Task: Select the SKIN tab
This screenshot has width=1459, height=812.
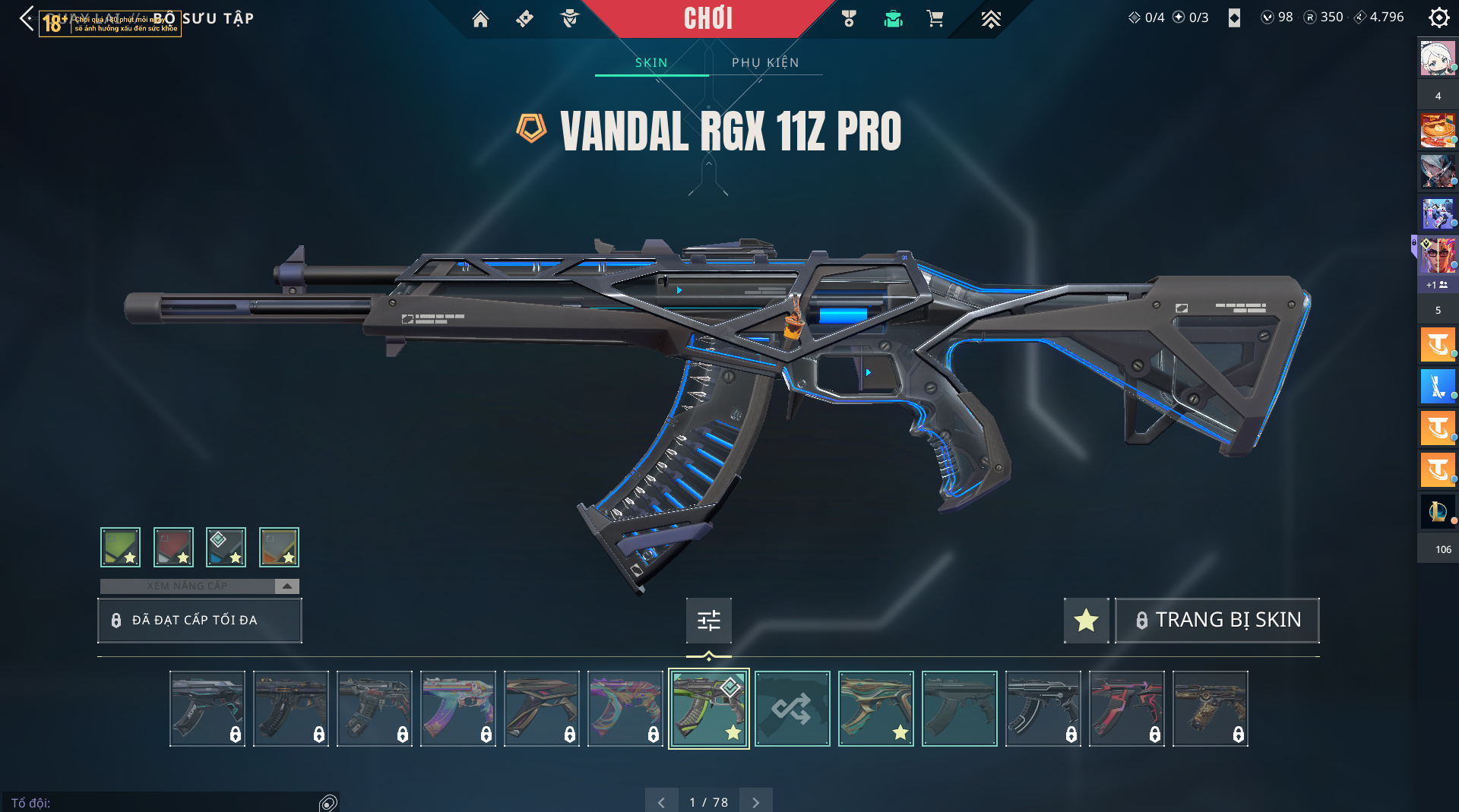Action: (651, 62)
